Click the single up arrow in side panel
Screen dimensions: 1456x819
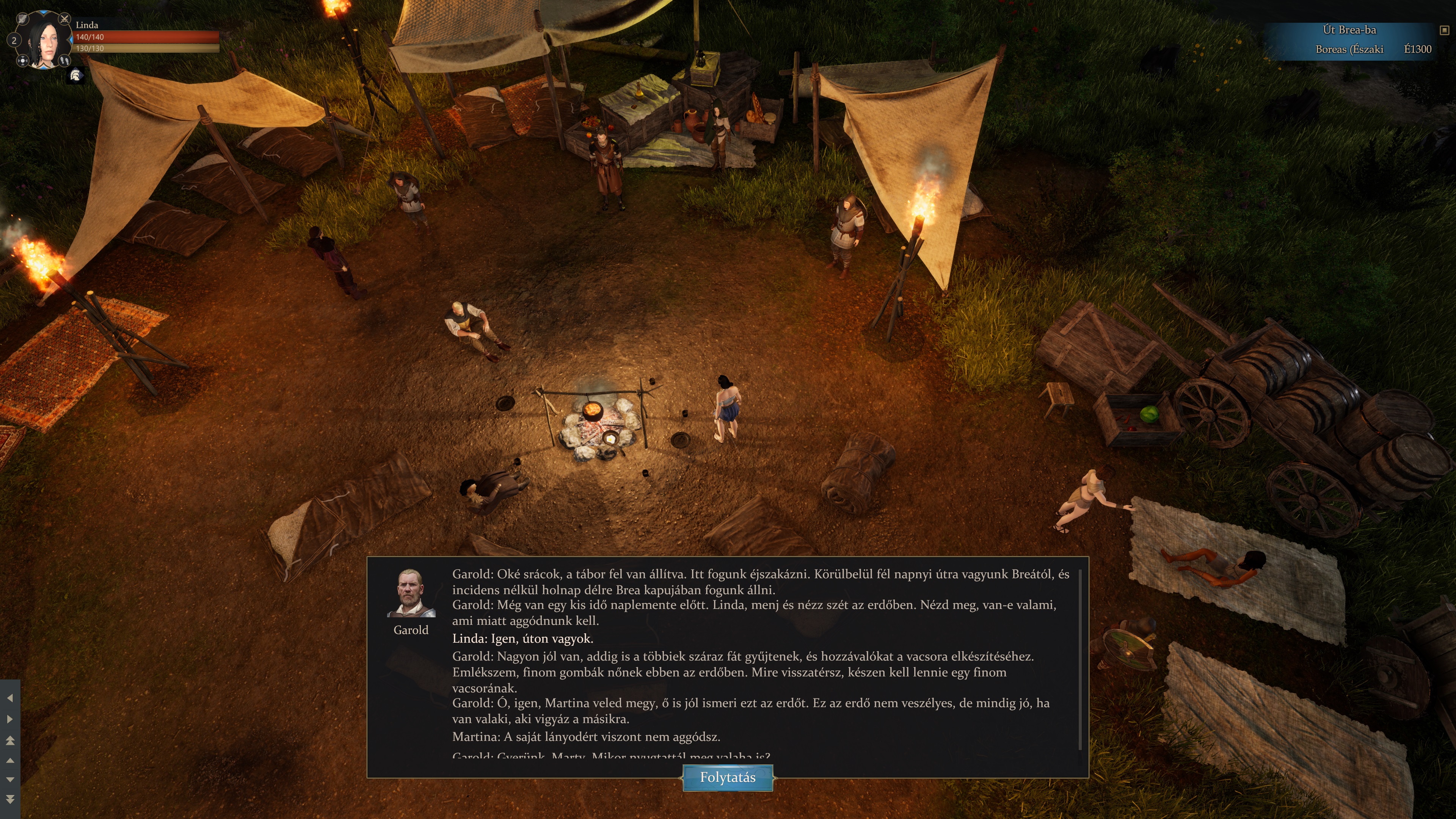point(9,760)
